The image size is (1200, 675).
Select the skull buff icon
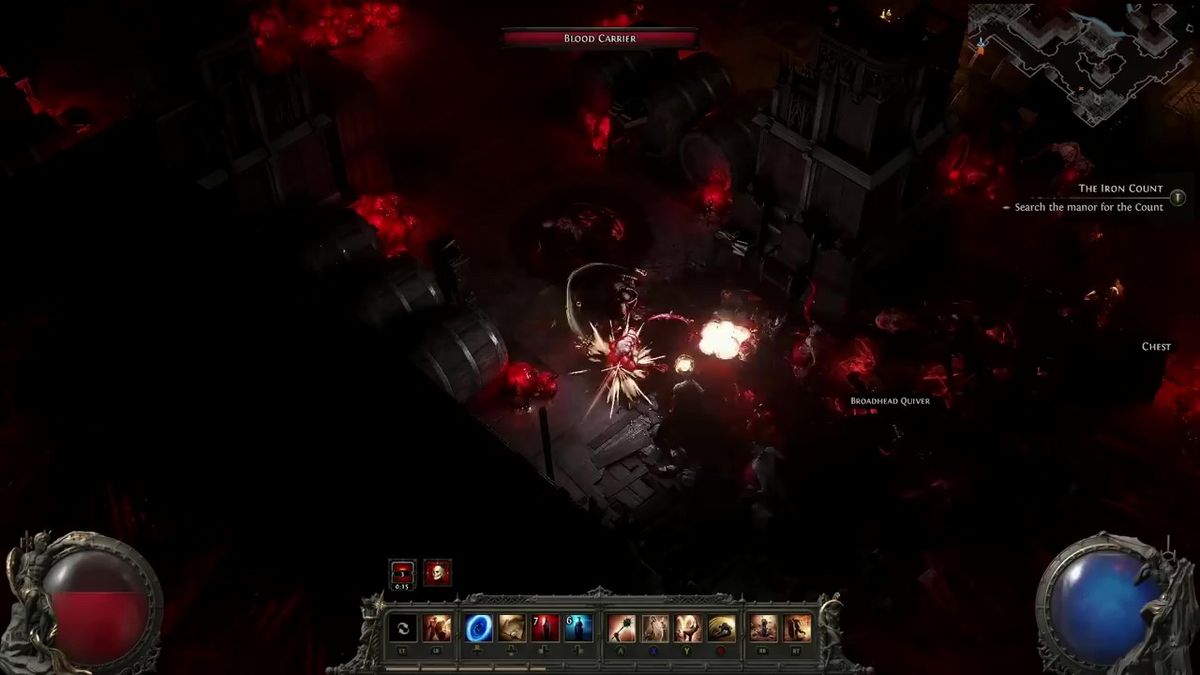point(437,572)
